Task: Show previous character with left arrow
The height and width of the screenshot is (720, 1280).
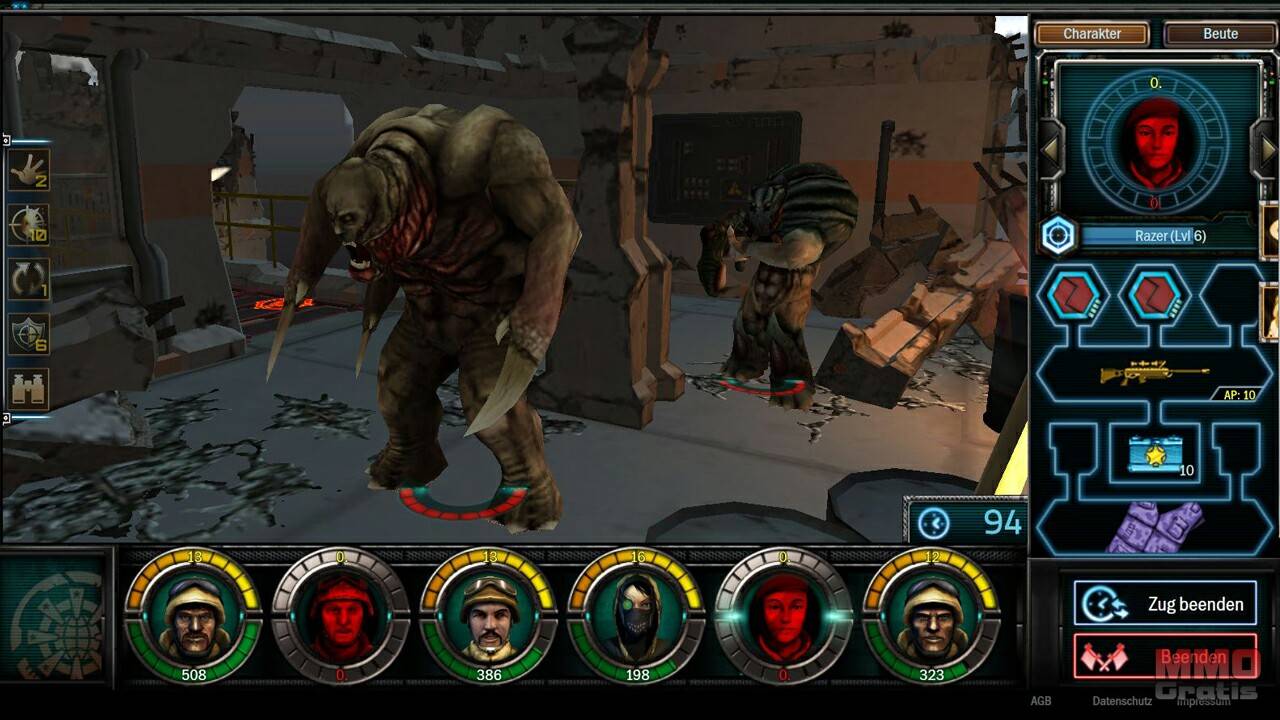Action: click(1050, 151)
